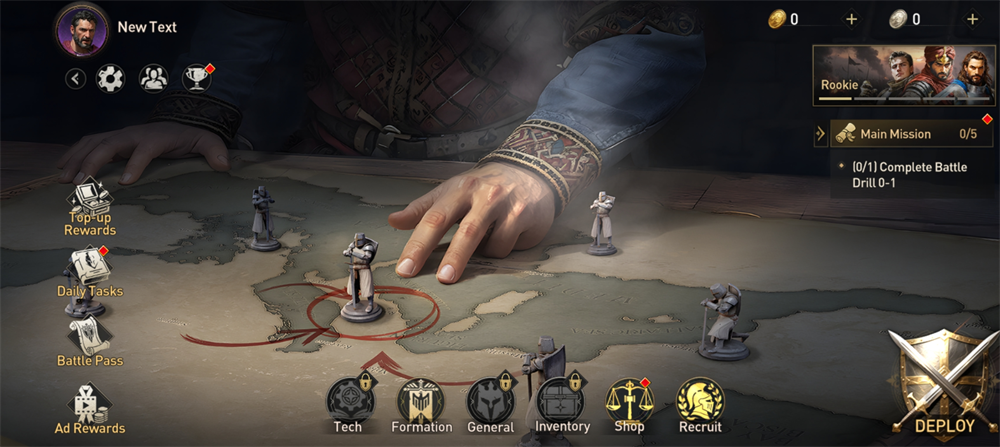Open the Battle Pass
The image size is (1000, 447).
[90, 340]
